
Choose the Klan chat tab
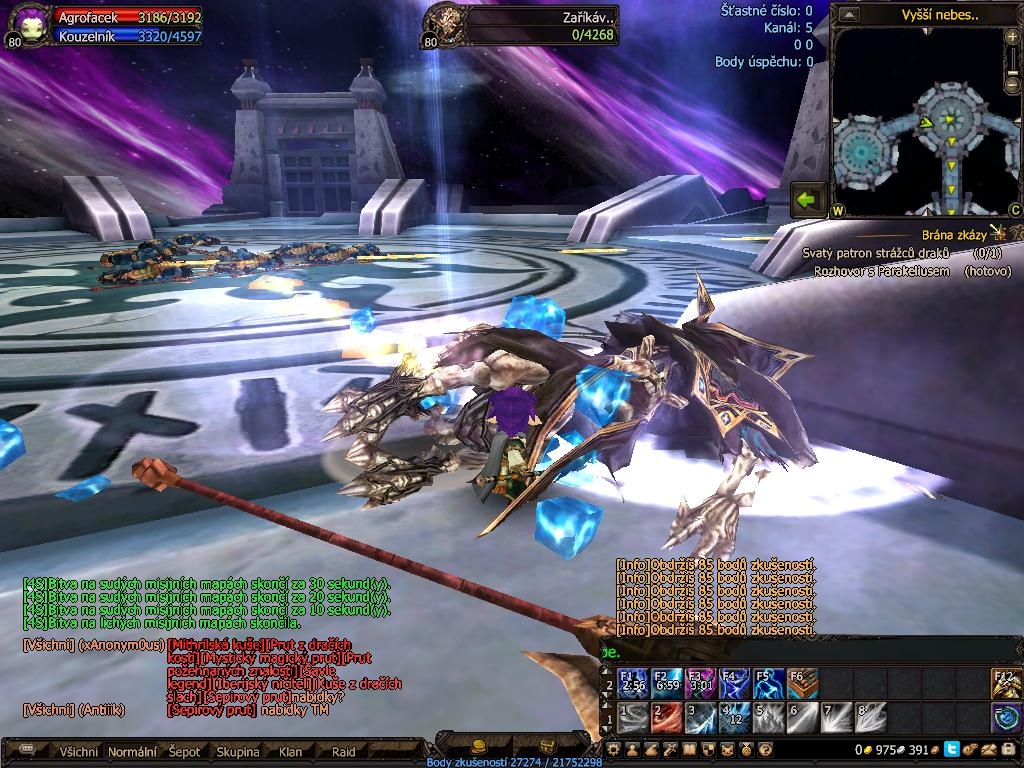click(x=290, y=751)
